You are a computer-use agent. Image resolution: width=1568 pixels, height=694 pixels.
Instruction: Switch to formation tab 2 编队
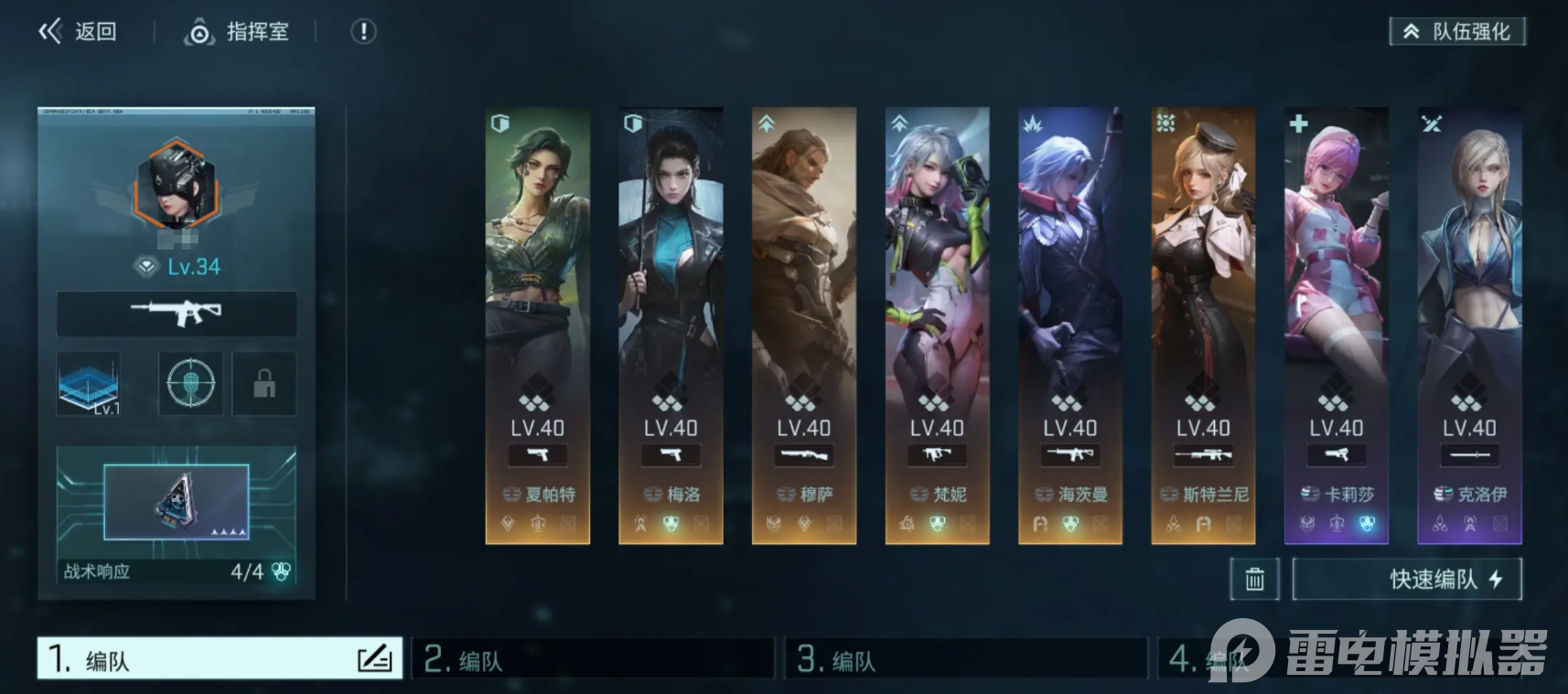(x=593, y=658)
